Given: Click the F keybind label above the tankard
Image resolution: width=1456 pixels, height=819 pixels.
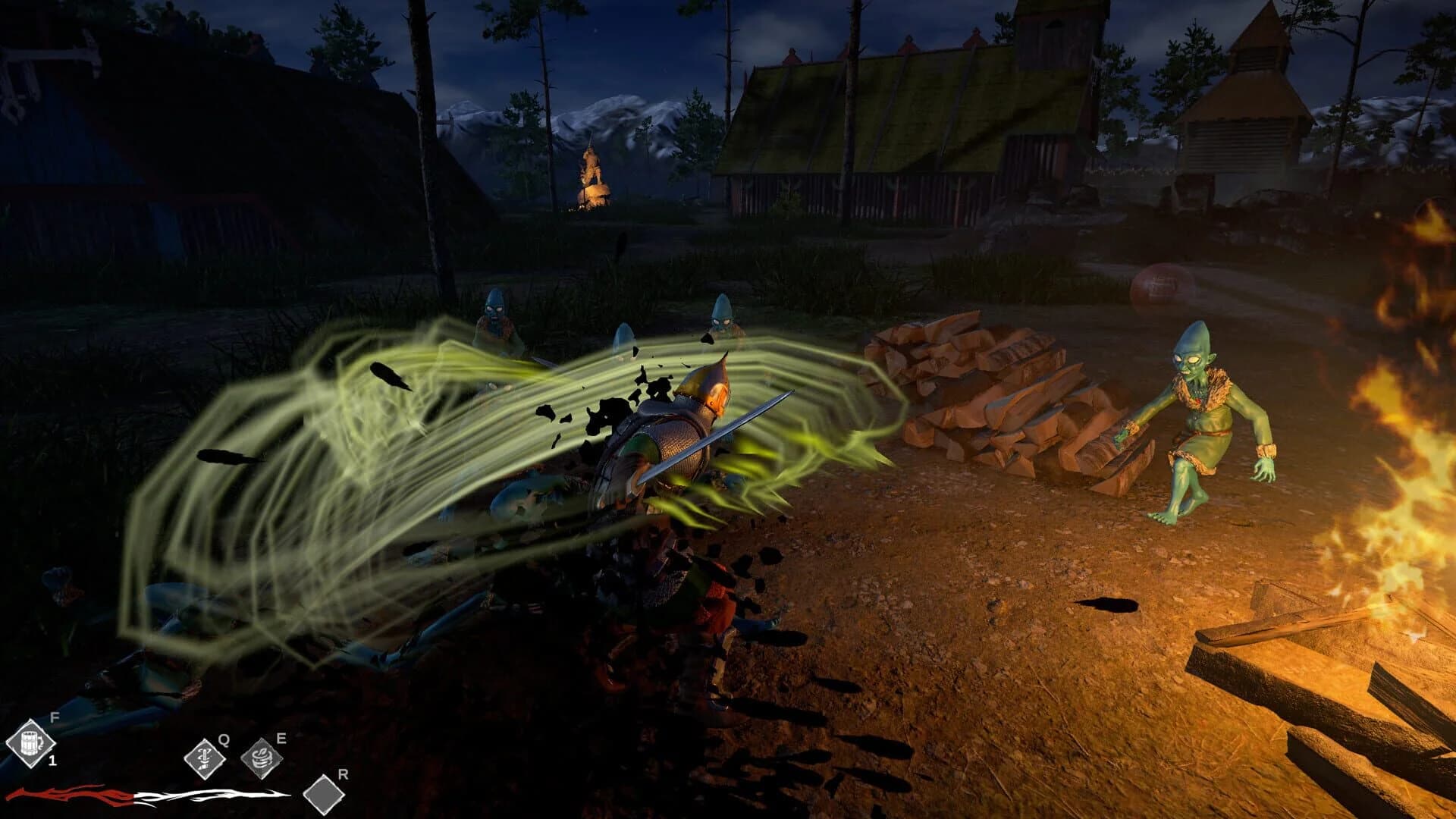Looking at the screenshot, I should click(x=52, y=716).
